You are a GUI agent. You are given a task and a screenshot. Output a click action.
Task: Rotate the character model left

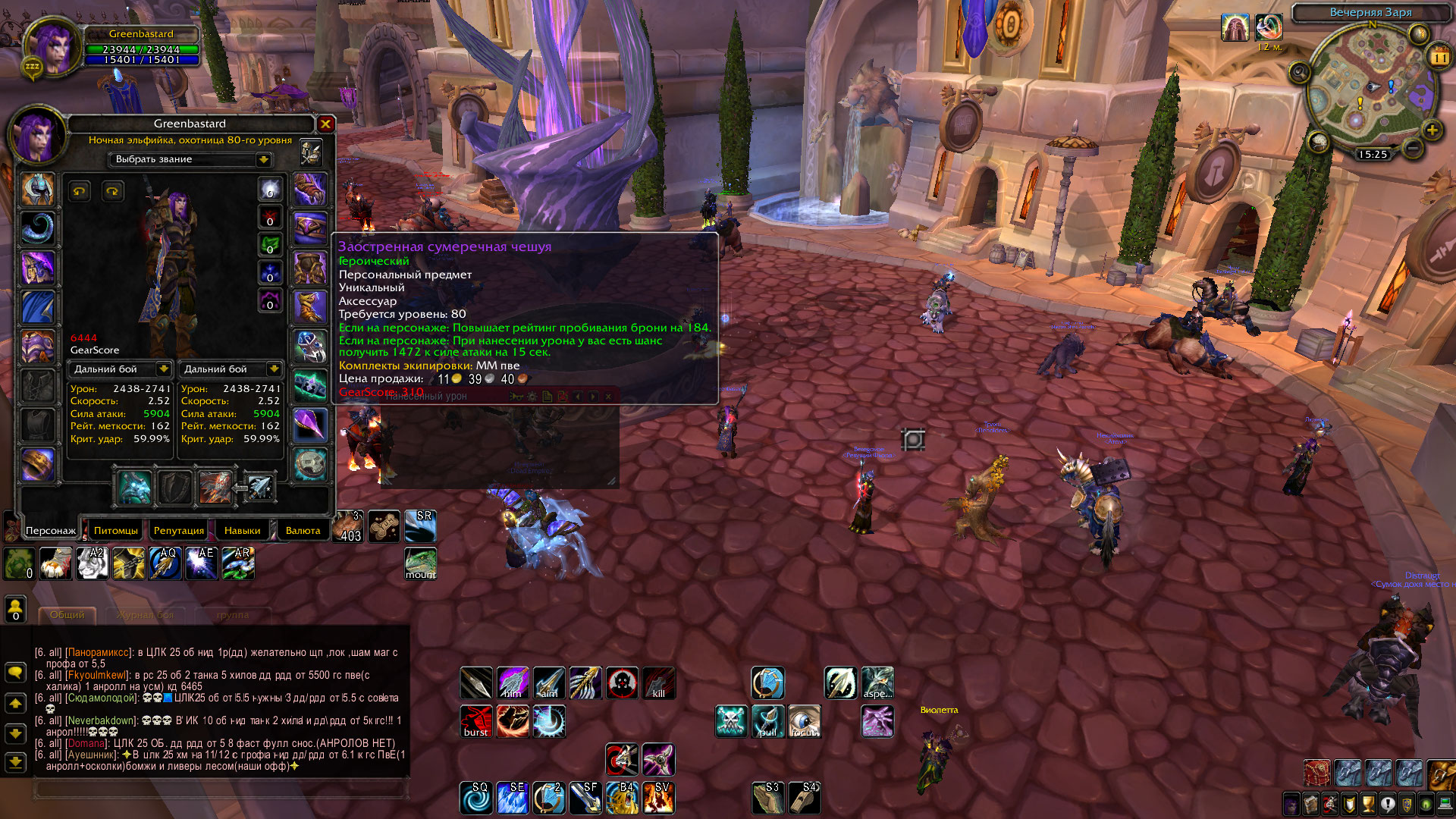point(80,191)
